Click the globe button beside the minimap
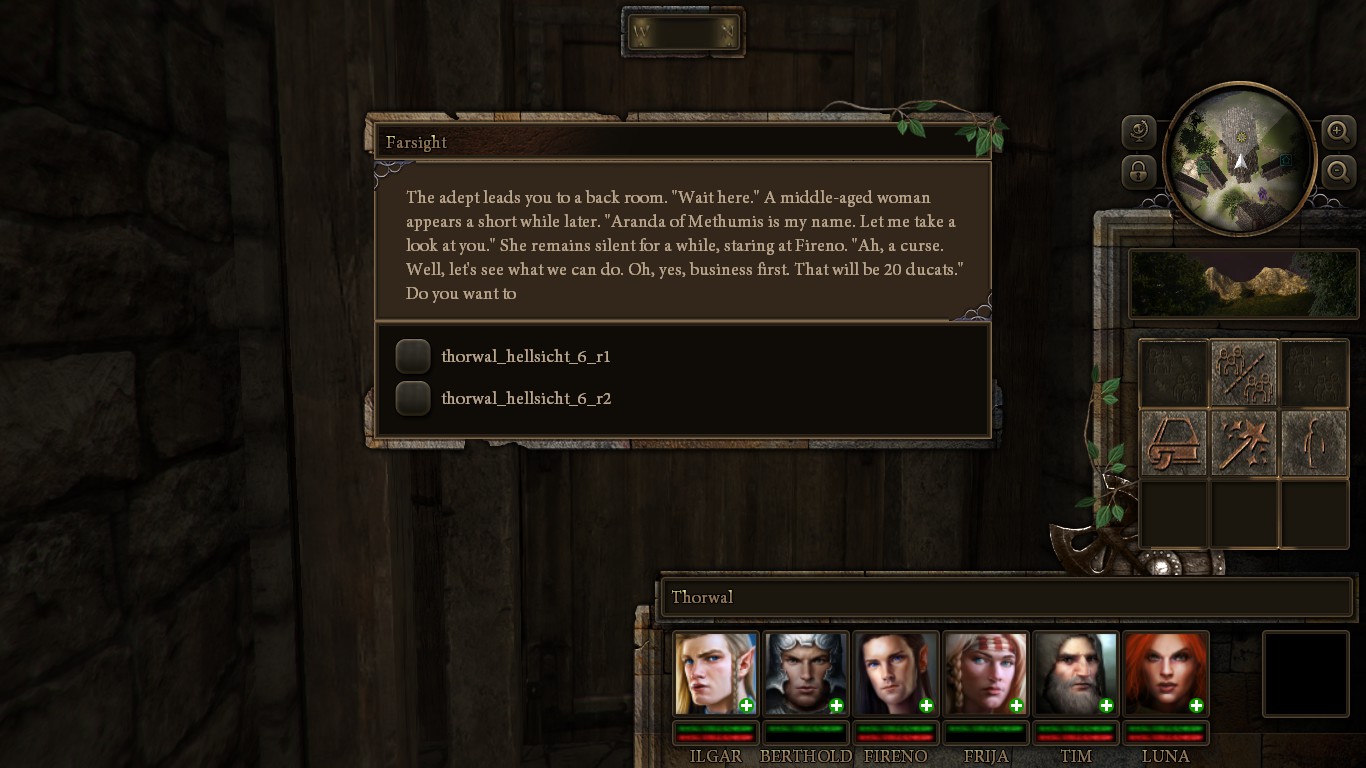The image size is (1366, 768). pos(1139,131)
